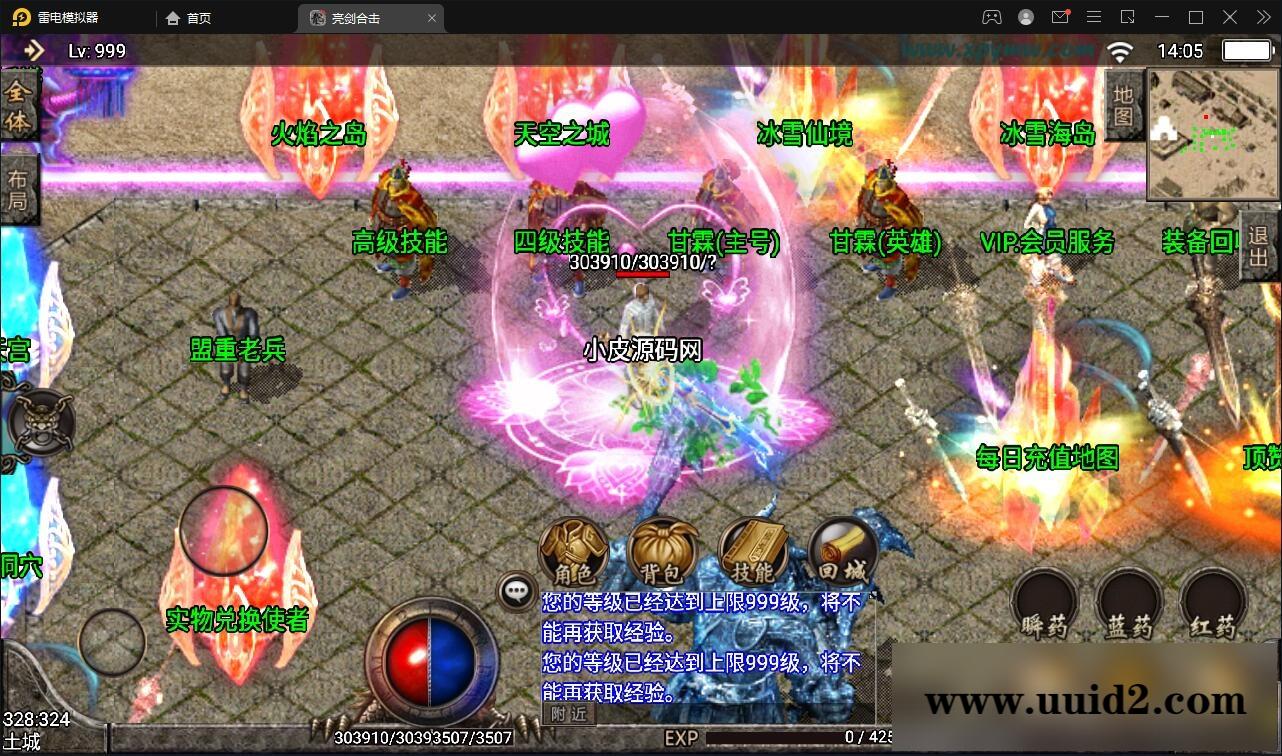The image size is (1282, 756).
Task: Expand hidden toolbar icons via the double chevron
Action: click(1262, 17)
